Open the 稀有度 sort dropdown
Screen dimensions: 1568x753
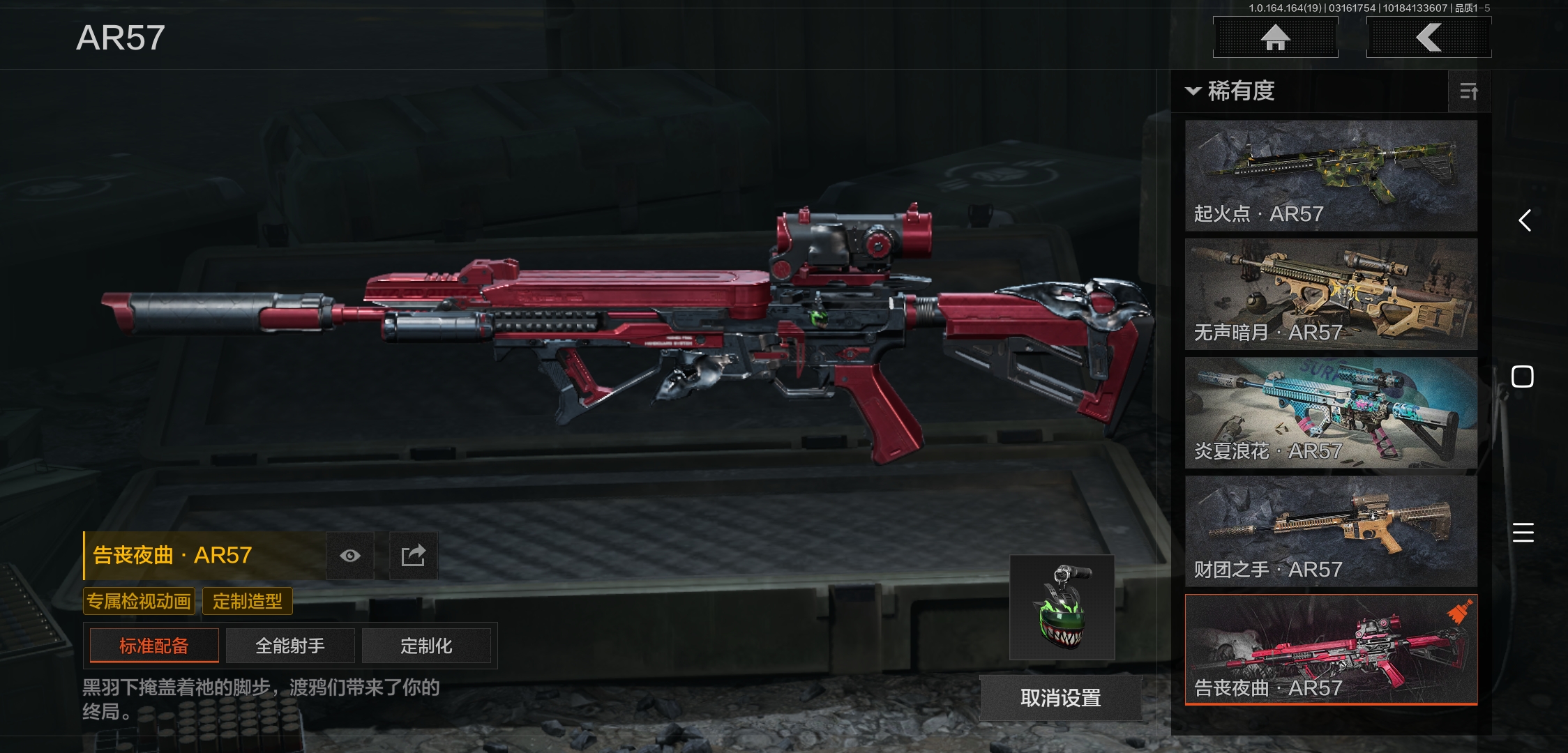[1232, 91]
